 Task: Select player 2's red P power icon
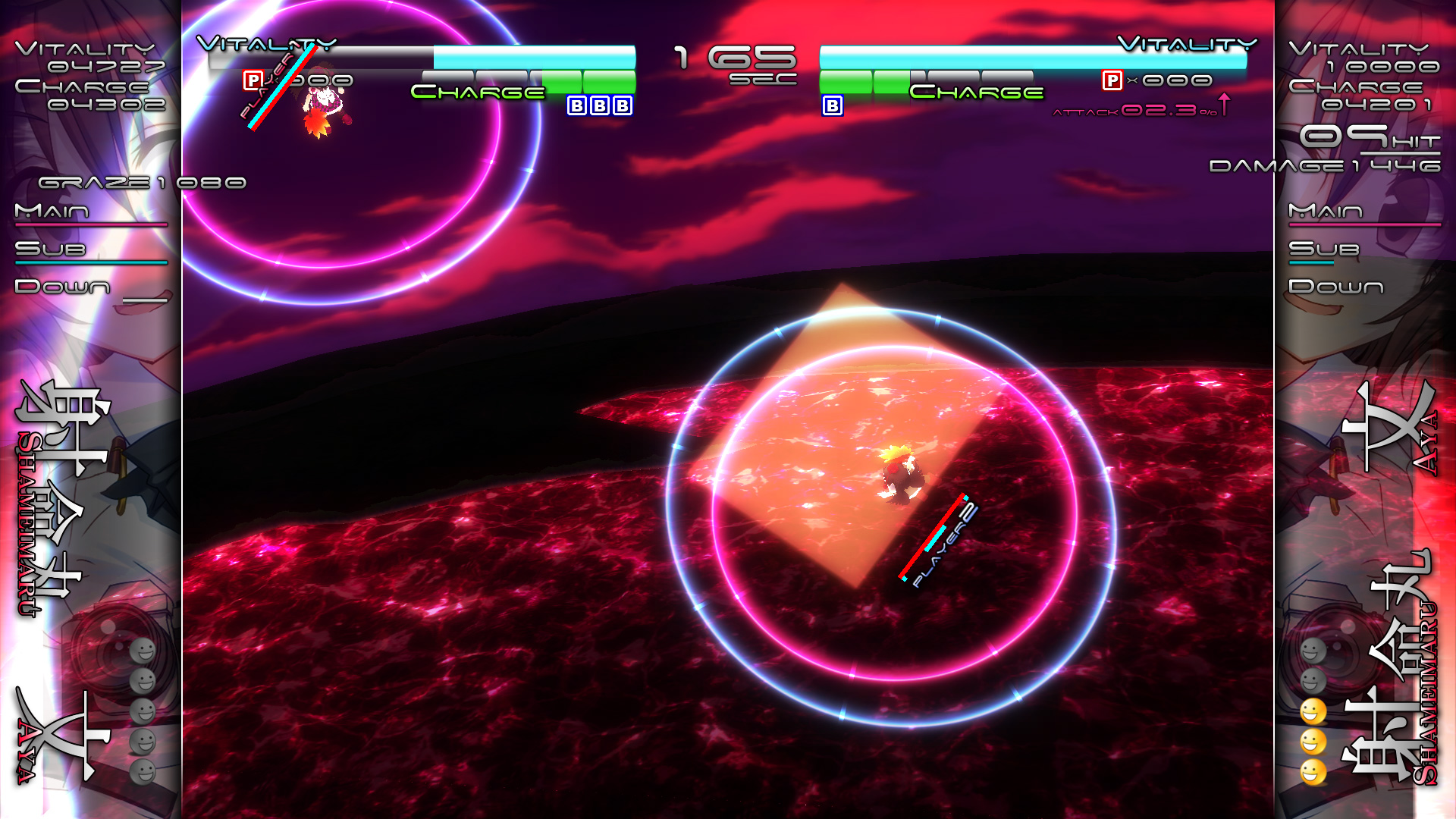(1112, 80)
